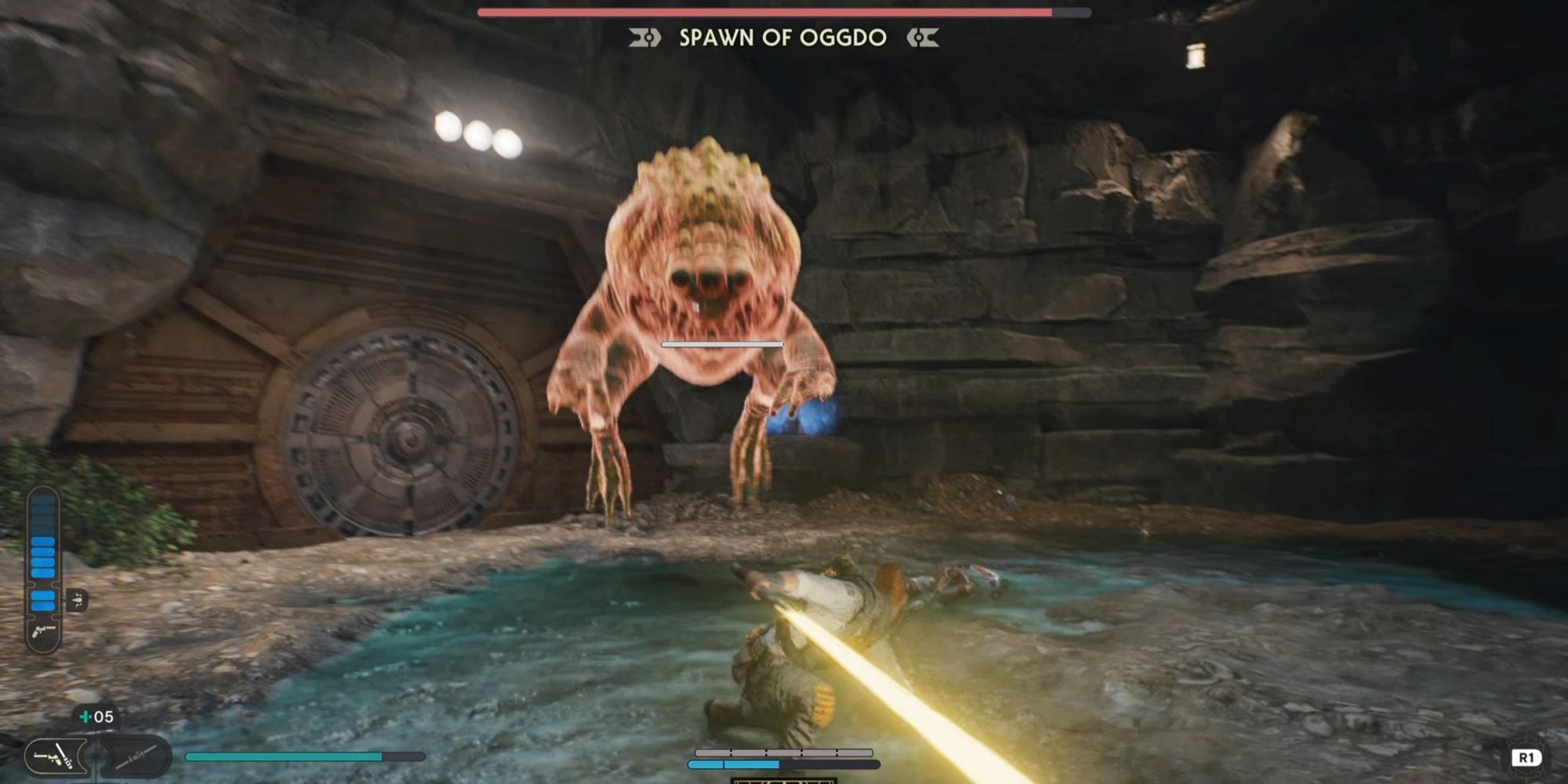Click the stim canister counter icon
Screen dimensions: 1568x784
coord(85,716)
